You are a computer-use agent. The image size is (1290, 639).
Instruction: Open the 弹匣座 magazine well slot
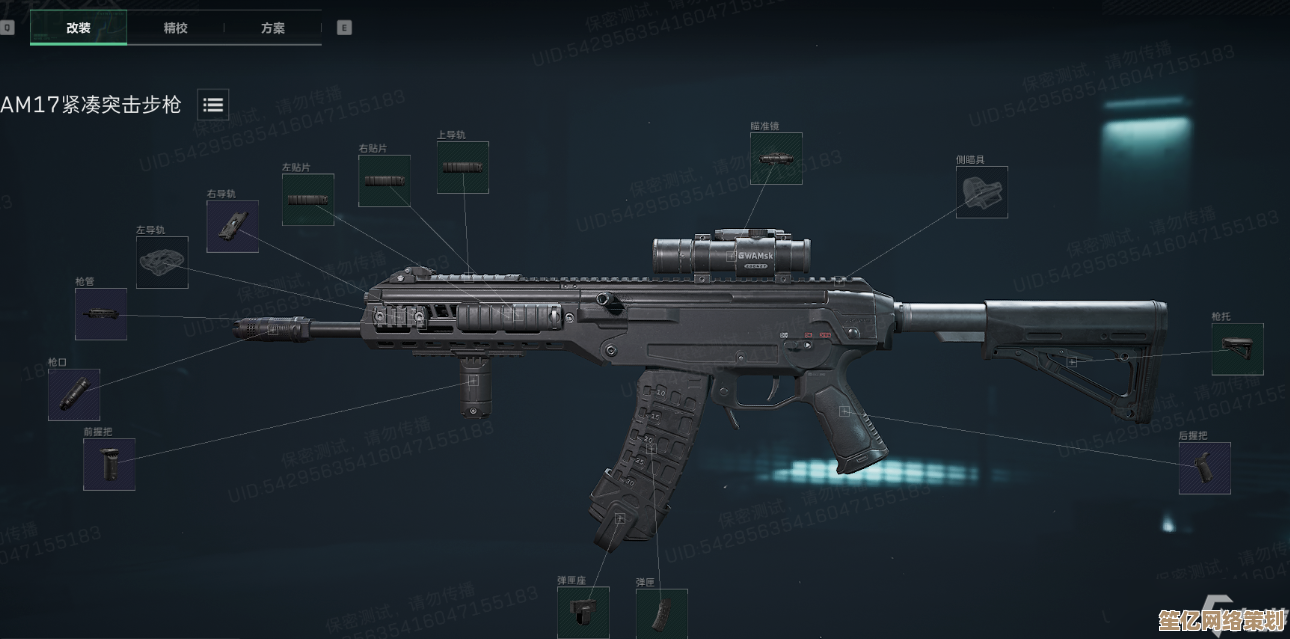click(583, 612)
